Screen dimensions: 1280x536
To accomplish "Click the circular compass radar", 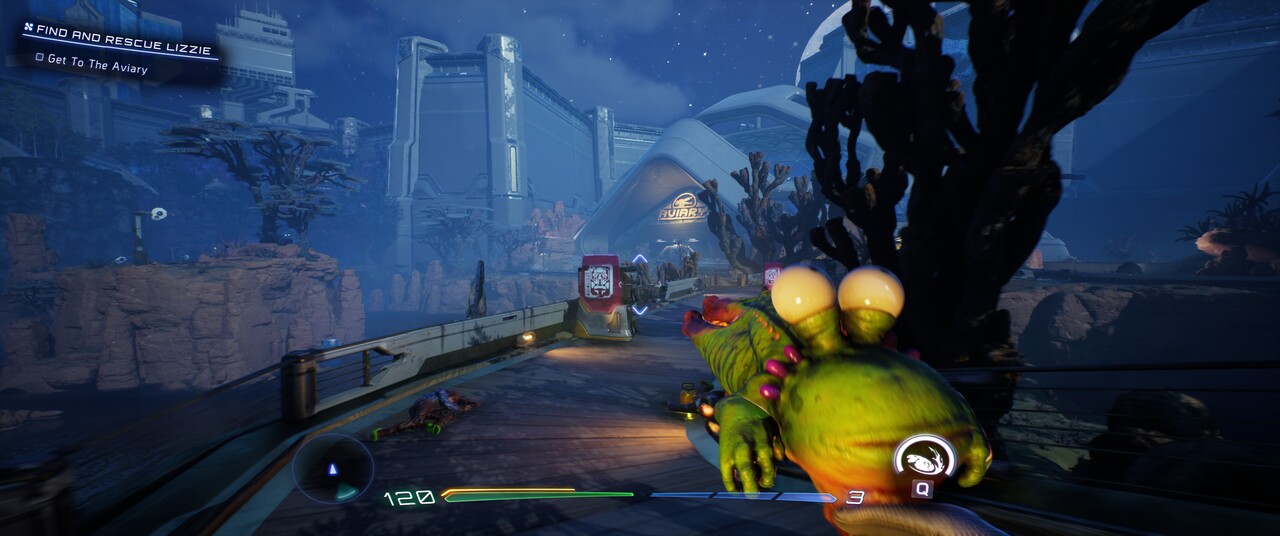I will (x=333, y=468).
